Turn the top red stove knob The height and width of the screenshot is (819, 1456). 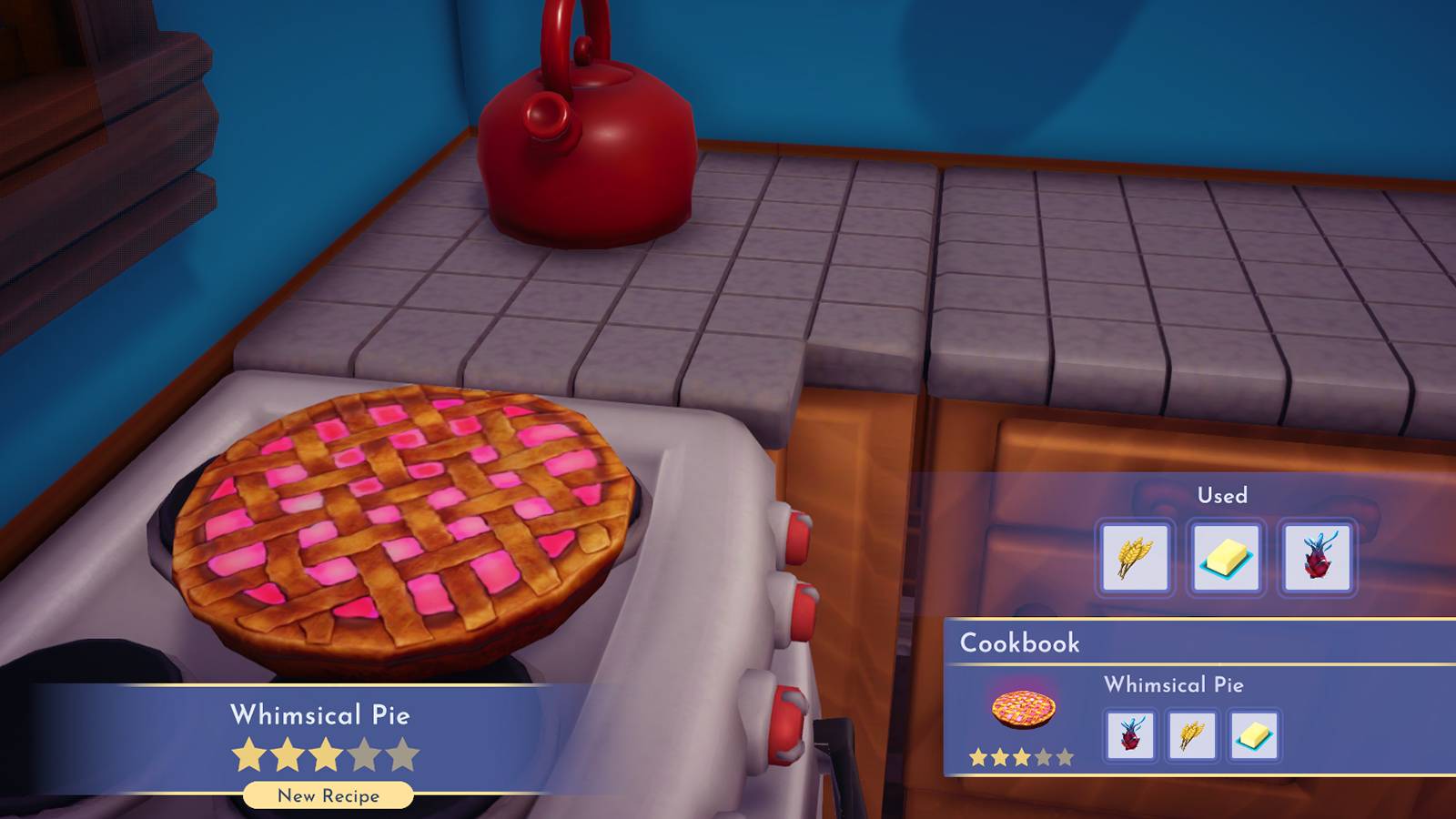(801, 539)
